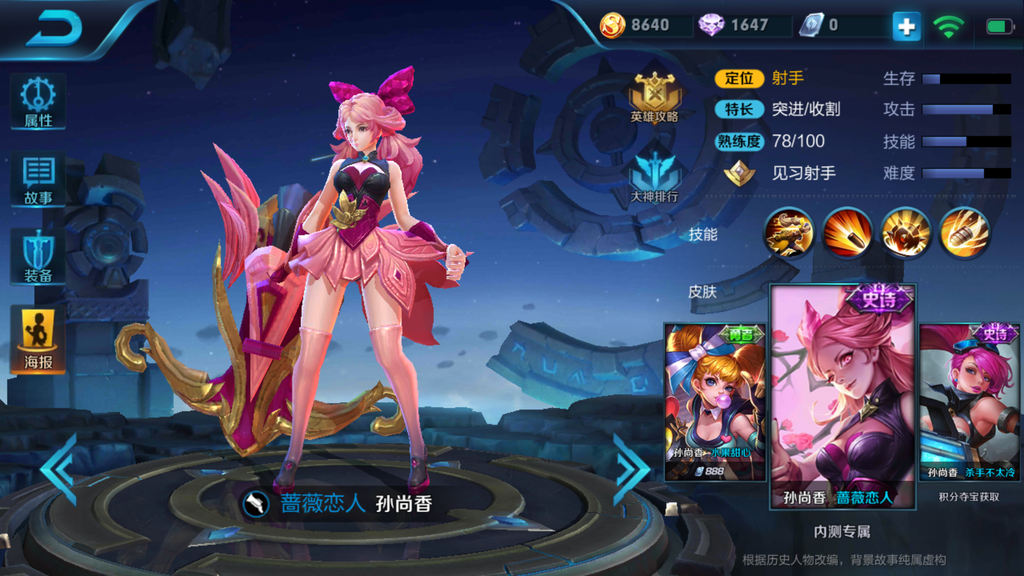The height and width of the screenshot is (576, 1024).
Task: Choose the 杀手不太冷 skin thumbnail
Action: click(x=970, y=402)
